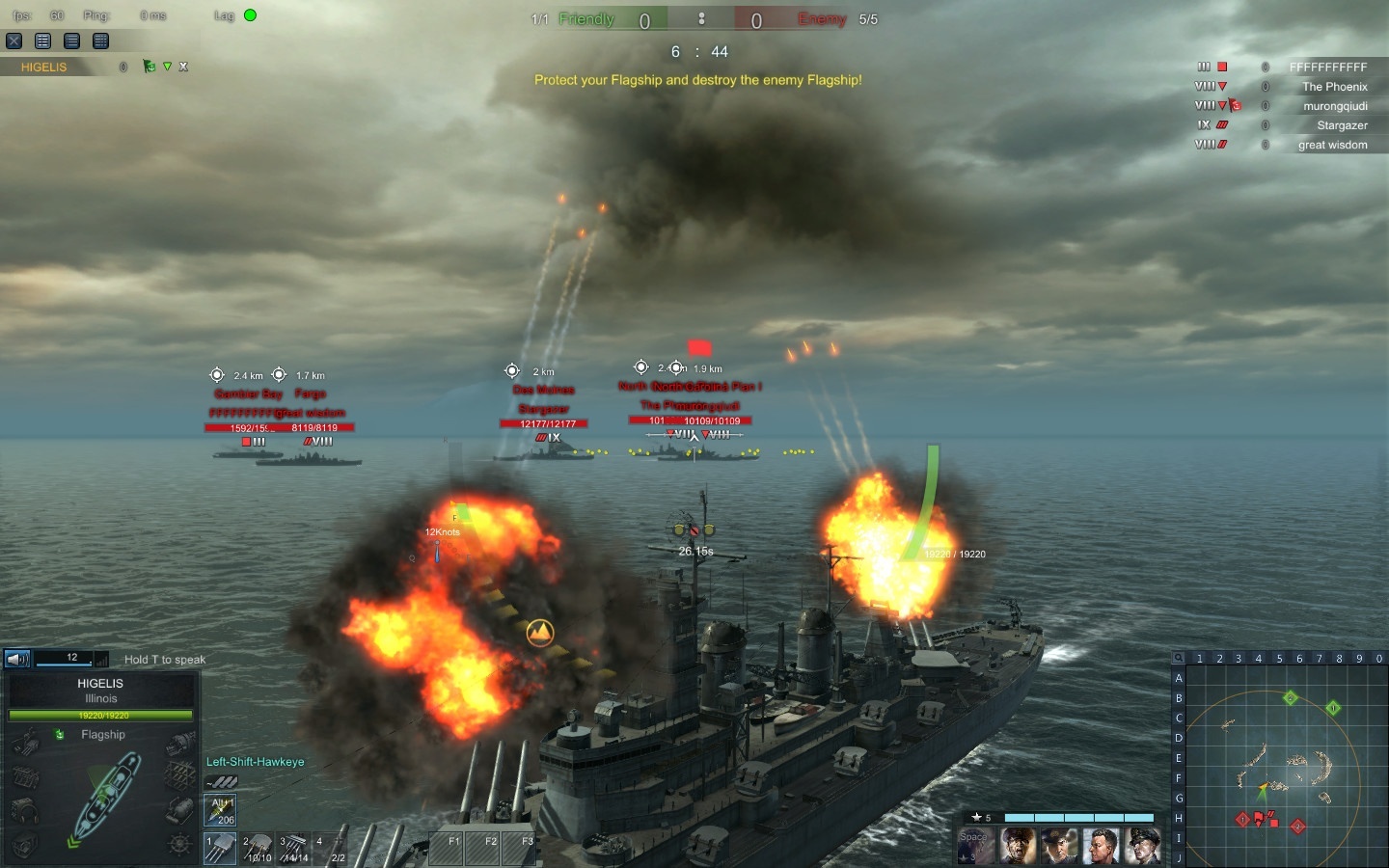Toggle the green flag on HIGELIS chat tab
1389x868 pixels.
pyautogui.click(x=150, y=67)
